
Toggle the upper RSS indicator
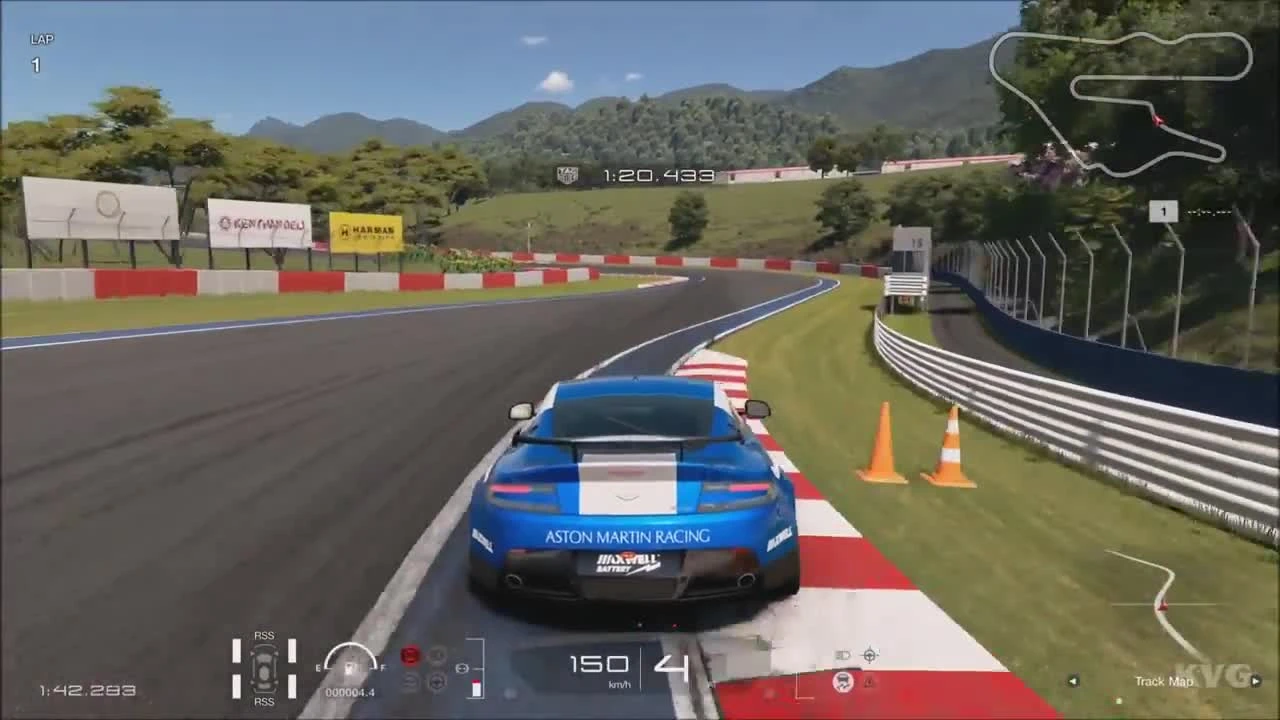(263, 635)
